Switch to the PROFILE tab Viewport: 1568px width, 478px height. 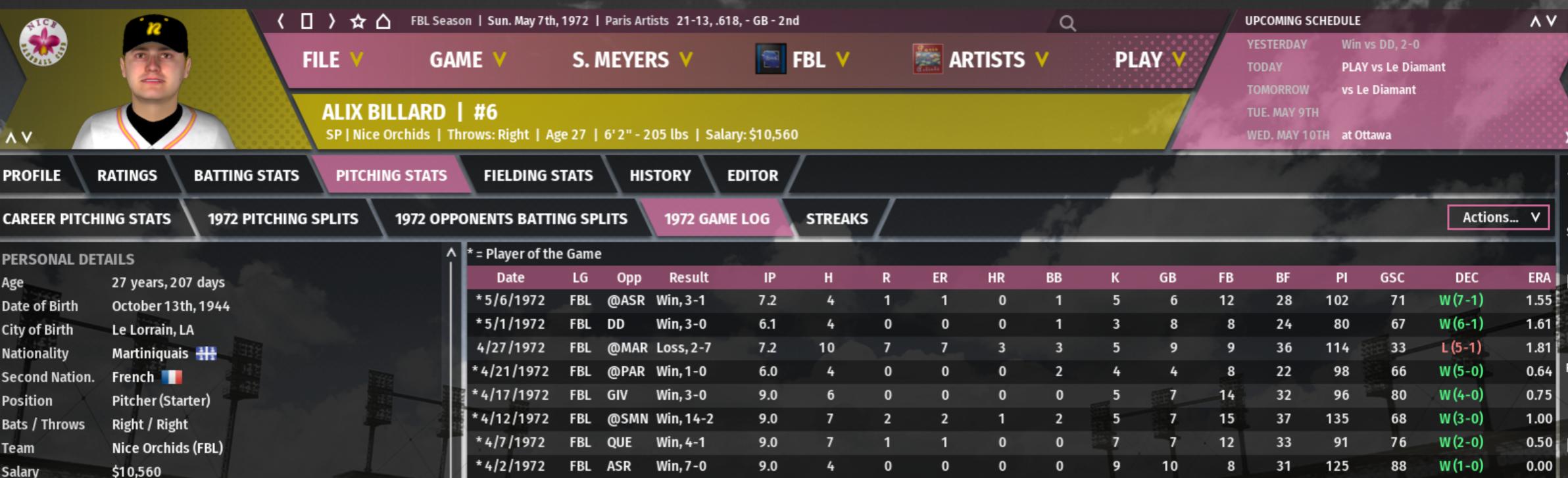point(32,176)
